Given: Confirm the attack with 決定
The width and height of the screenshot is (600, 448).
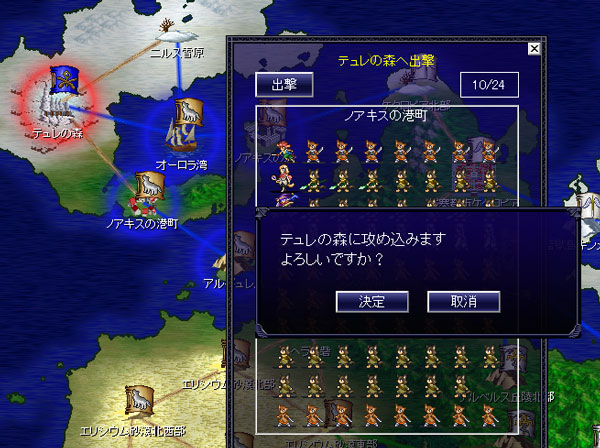Looking at the screenshot, I should [x=372, y=300].
